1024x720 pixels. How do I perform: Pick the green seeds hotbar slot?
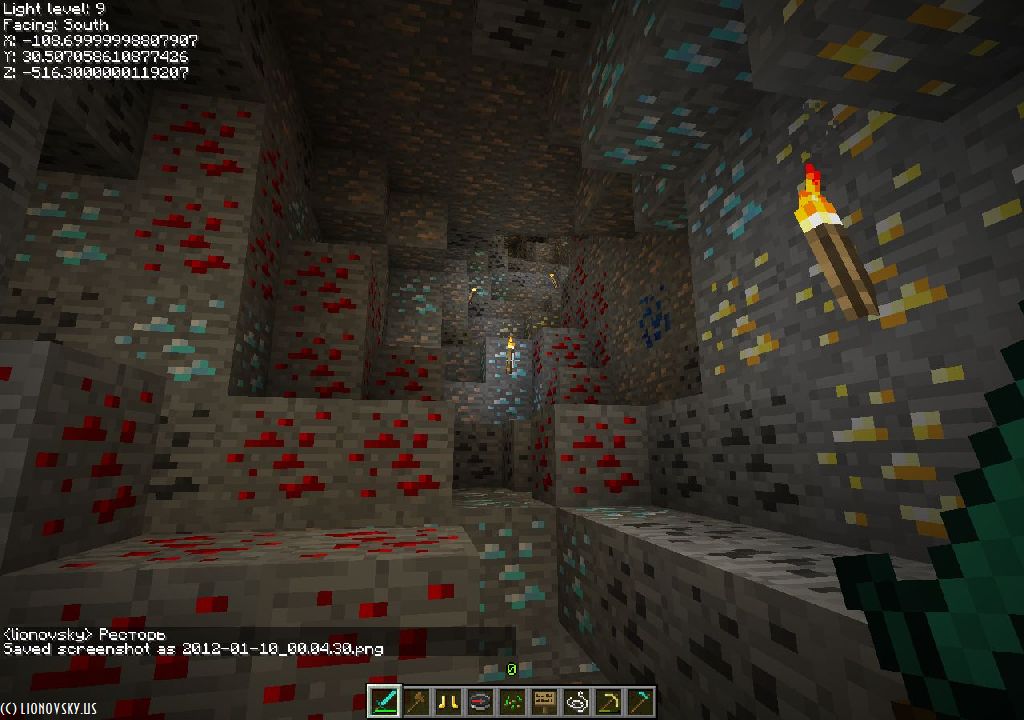(x=513, y=702)
